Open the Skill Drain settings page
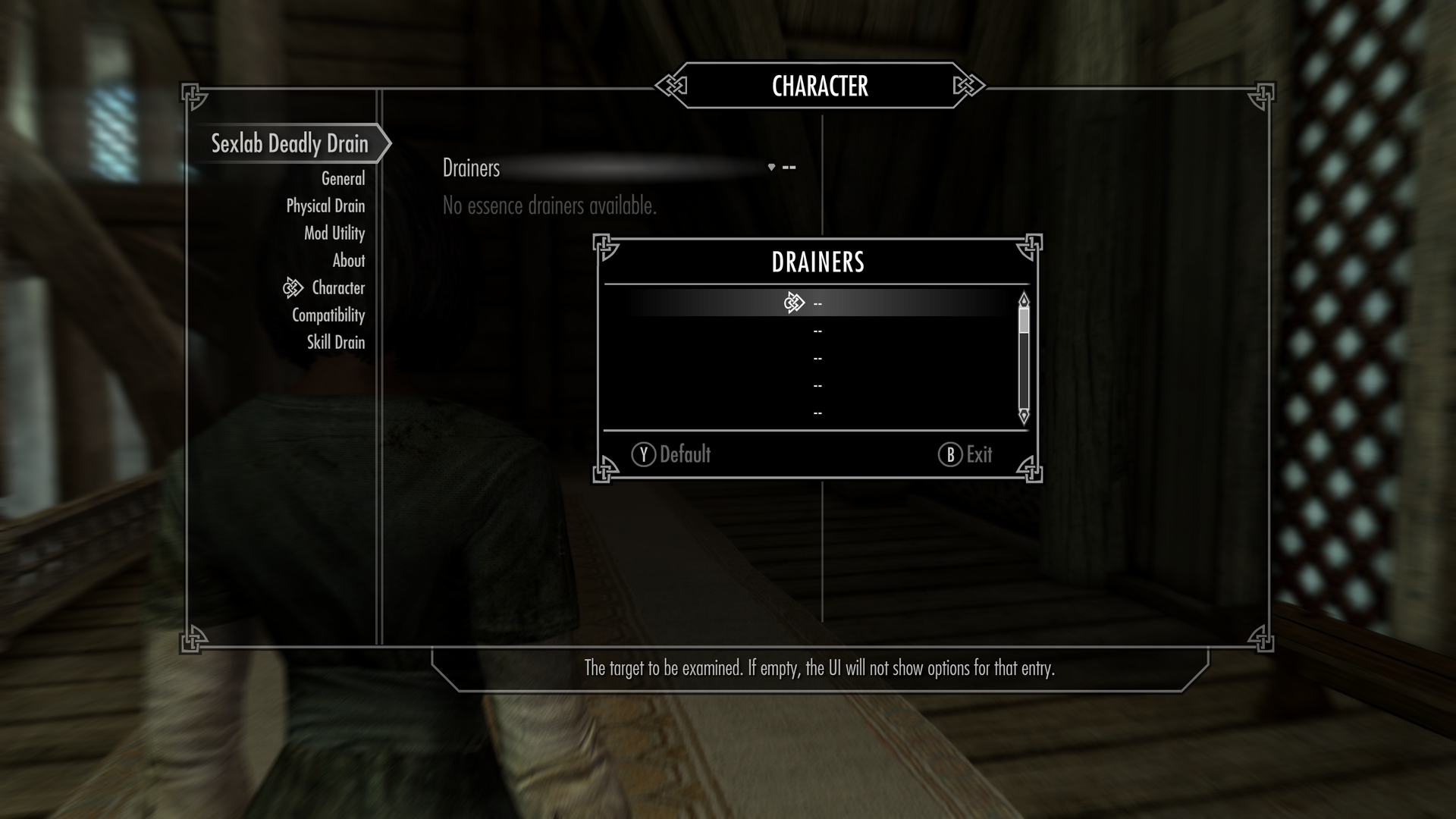The width and height of the screenshot is (1456, 819). (x=337, y=342)
